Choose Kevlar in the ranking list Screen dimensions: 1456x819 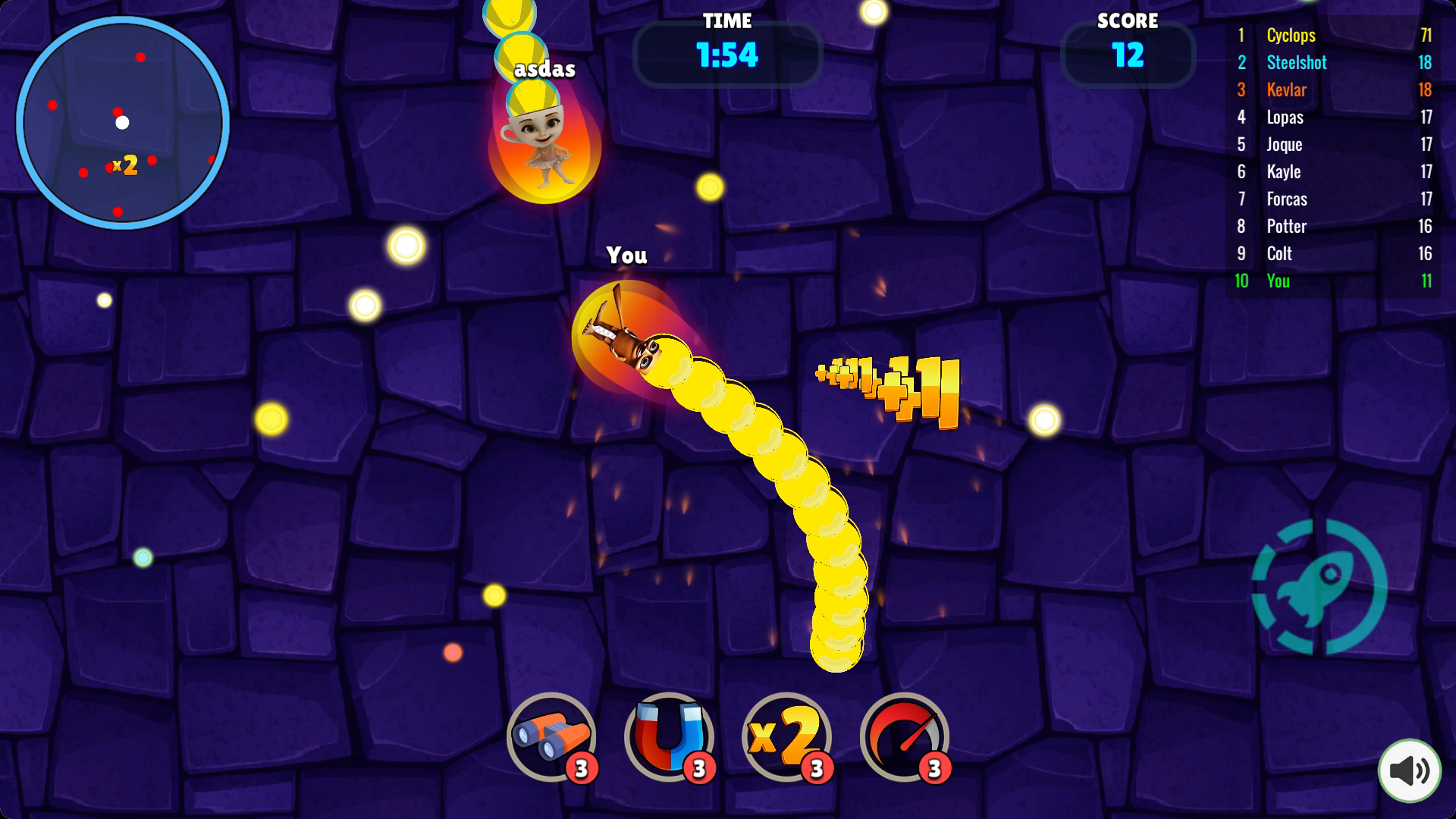[1333, 89]
